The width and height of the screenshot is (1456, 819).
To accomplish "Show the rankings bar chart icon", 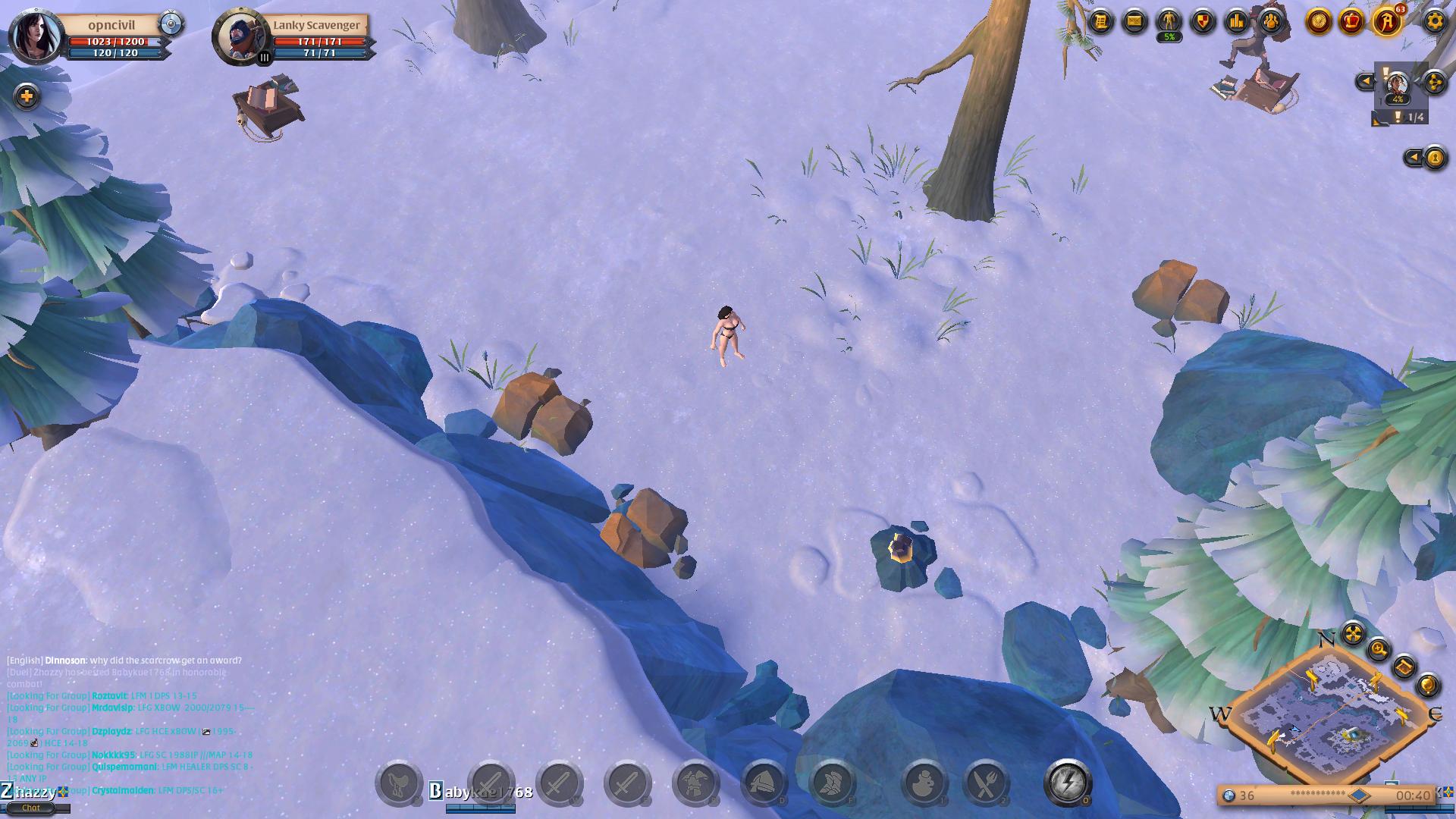I will (x=1237, y=22).
